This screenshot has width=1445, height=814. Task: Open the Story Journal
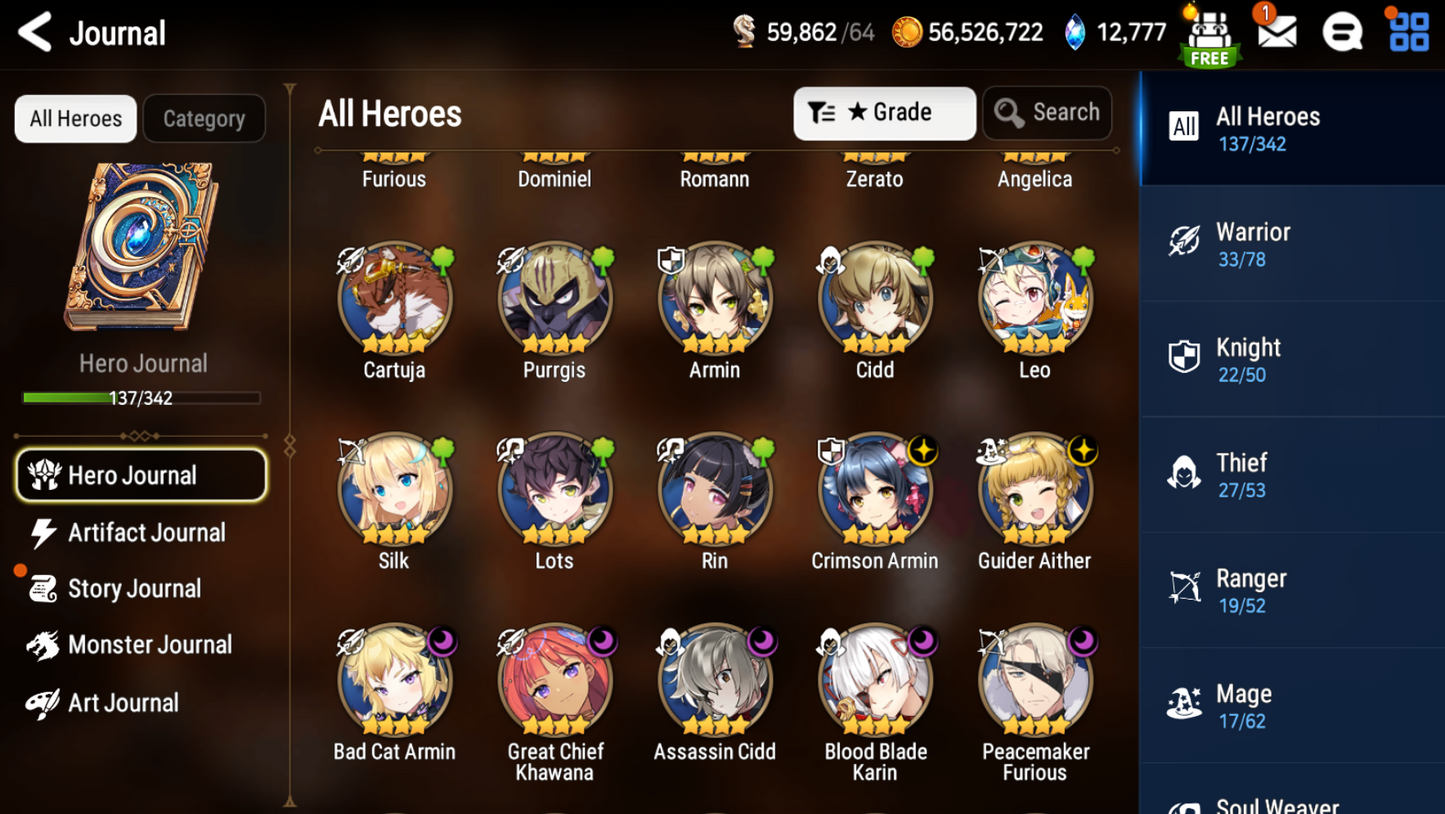click(132, 589)
